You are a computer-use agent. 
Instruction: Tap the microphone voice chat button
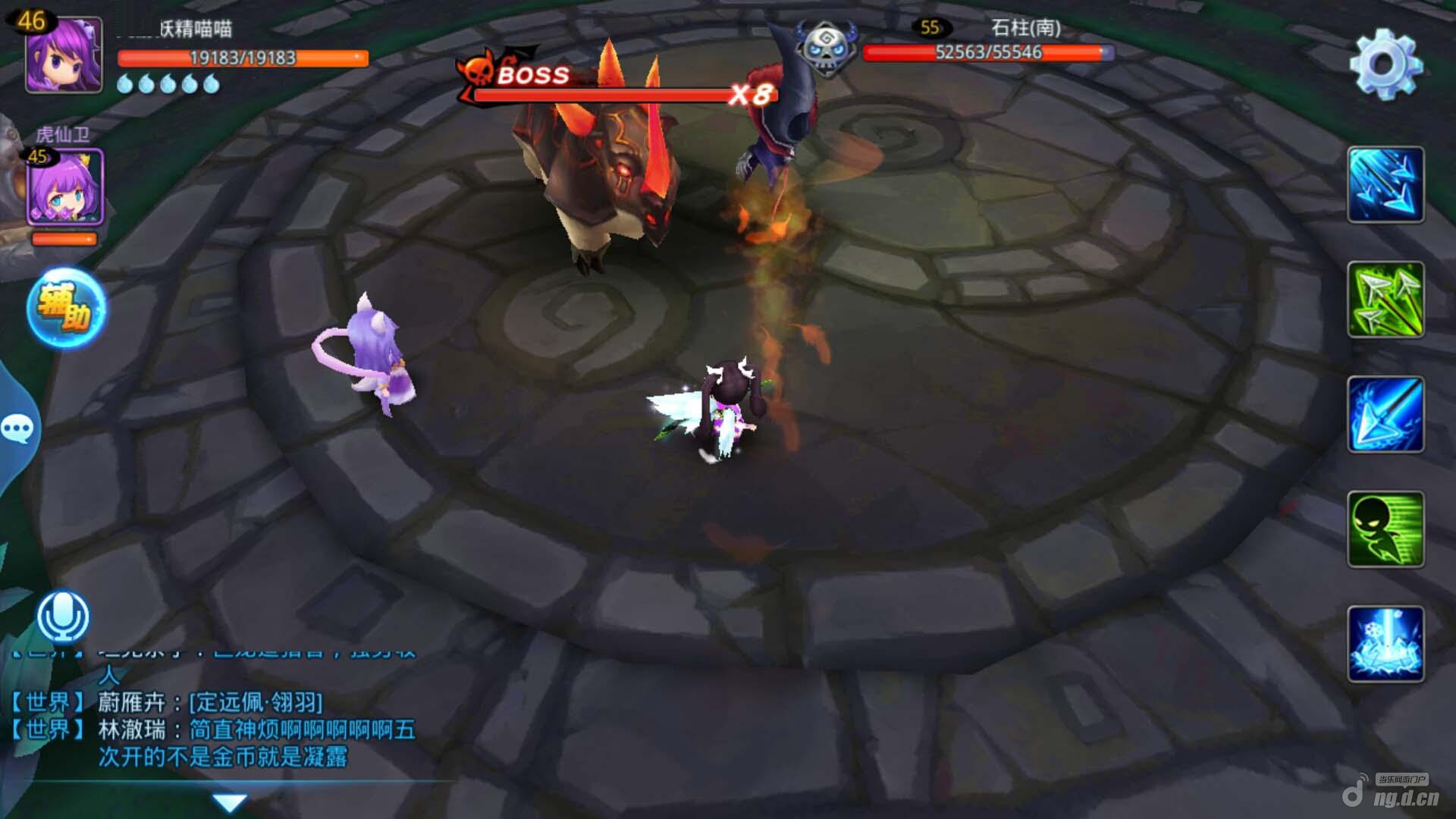(x=63, y=616)
